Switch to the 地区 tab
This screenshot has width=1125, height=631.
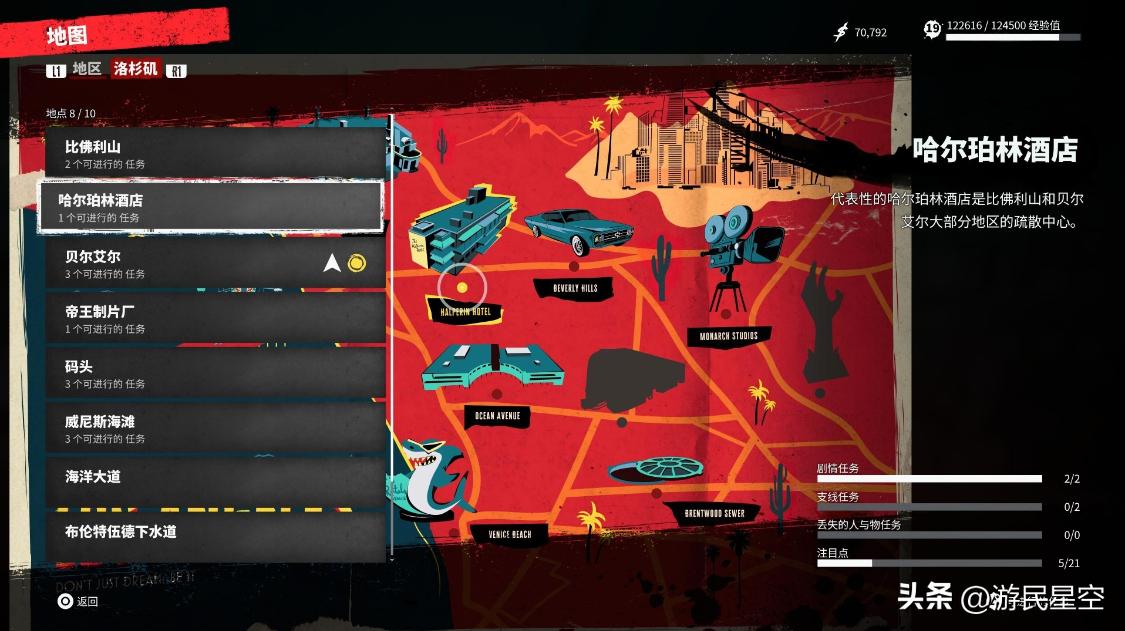(x=87, y=69)
